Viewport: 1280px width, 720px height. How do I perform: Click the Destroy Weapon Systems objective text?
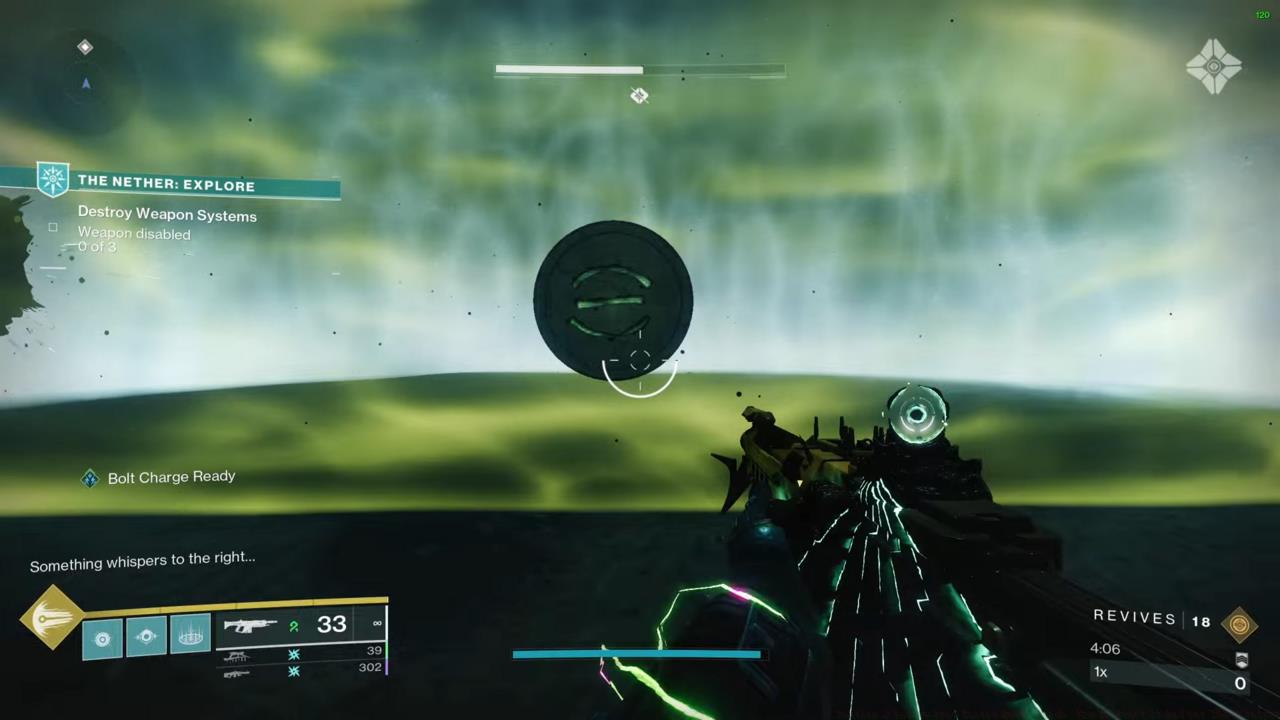(x=167, y=214)
